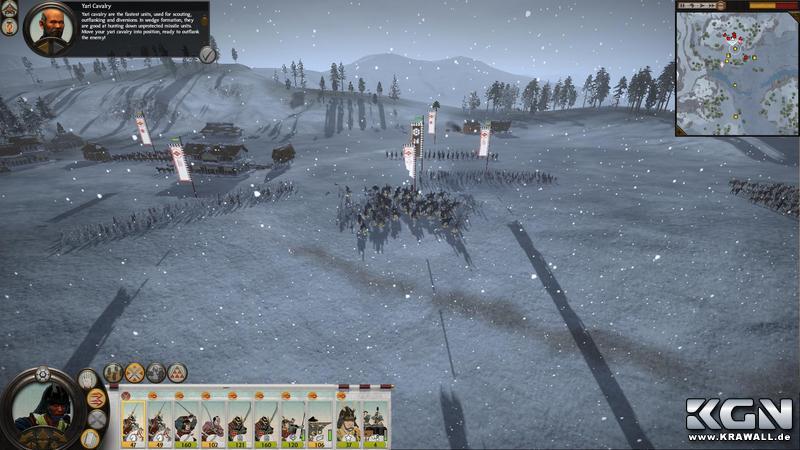
Task: Click the hand halt button beside portrait
Action: pos(88,379)
